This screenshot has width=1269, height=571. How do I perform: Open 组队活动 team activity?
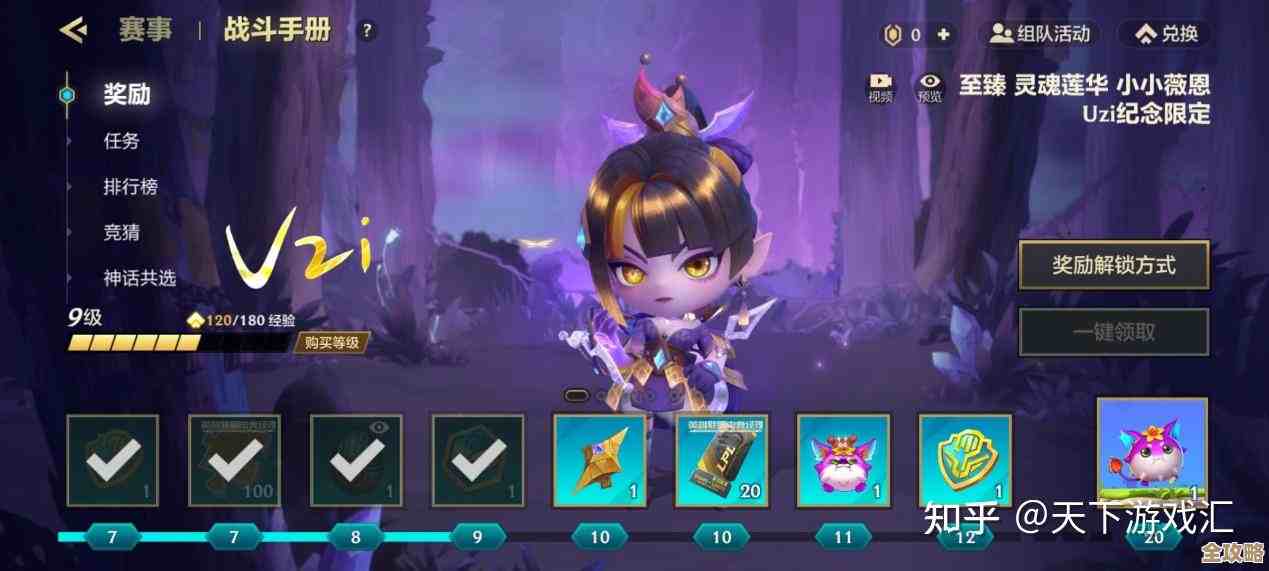pyautogui.click(x=1038, y=34)
